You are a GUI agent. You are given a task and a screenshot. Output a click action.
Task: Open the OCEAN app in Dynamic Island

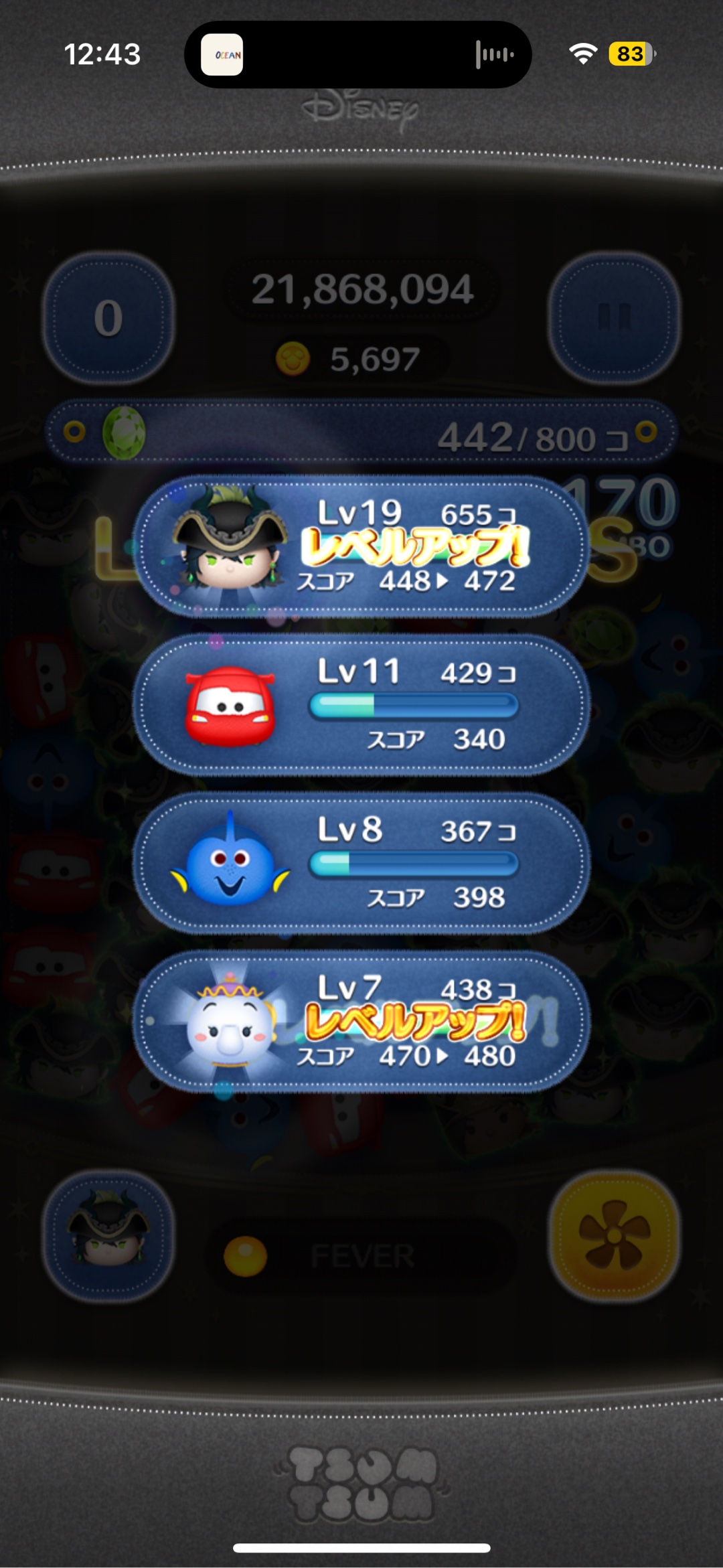(222, 55)
